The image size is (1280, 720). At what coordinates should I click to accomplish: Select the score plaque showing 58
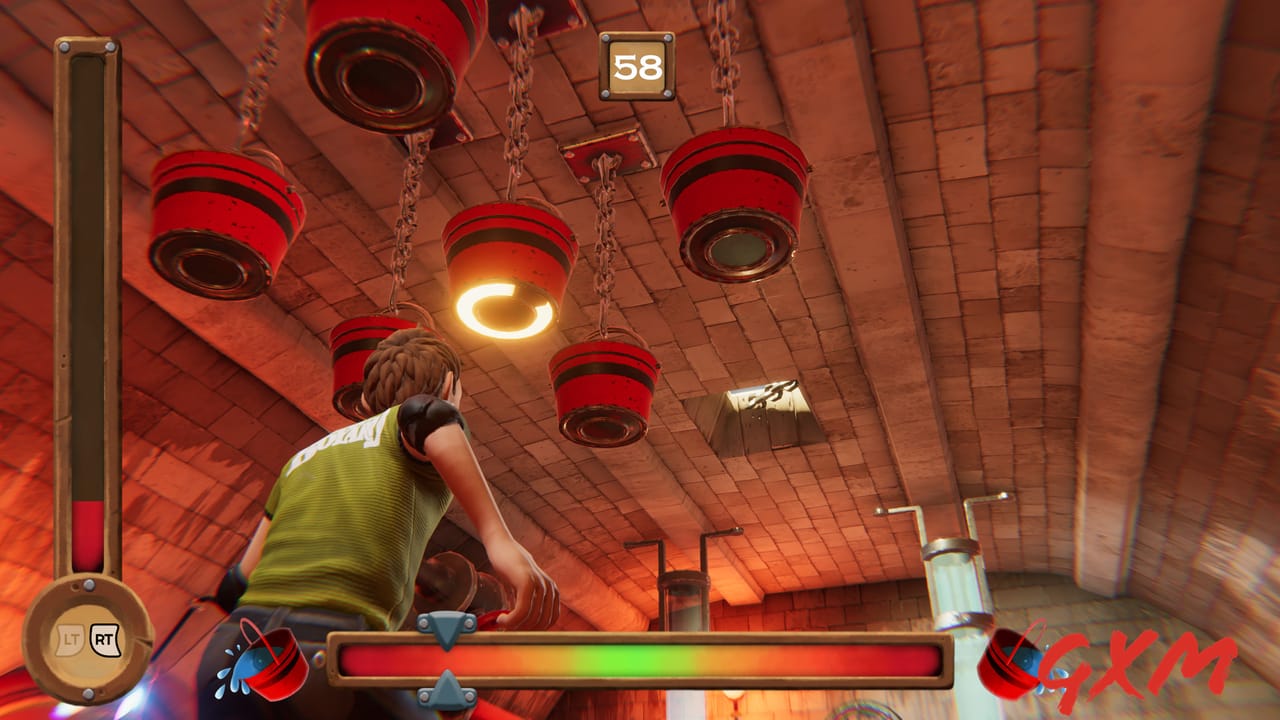coord(637,64)
